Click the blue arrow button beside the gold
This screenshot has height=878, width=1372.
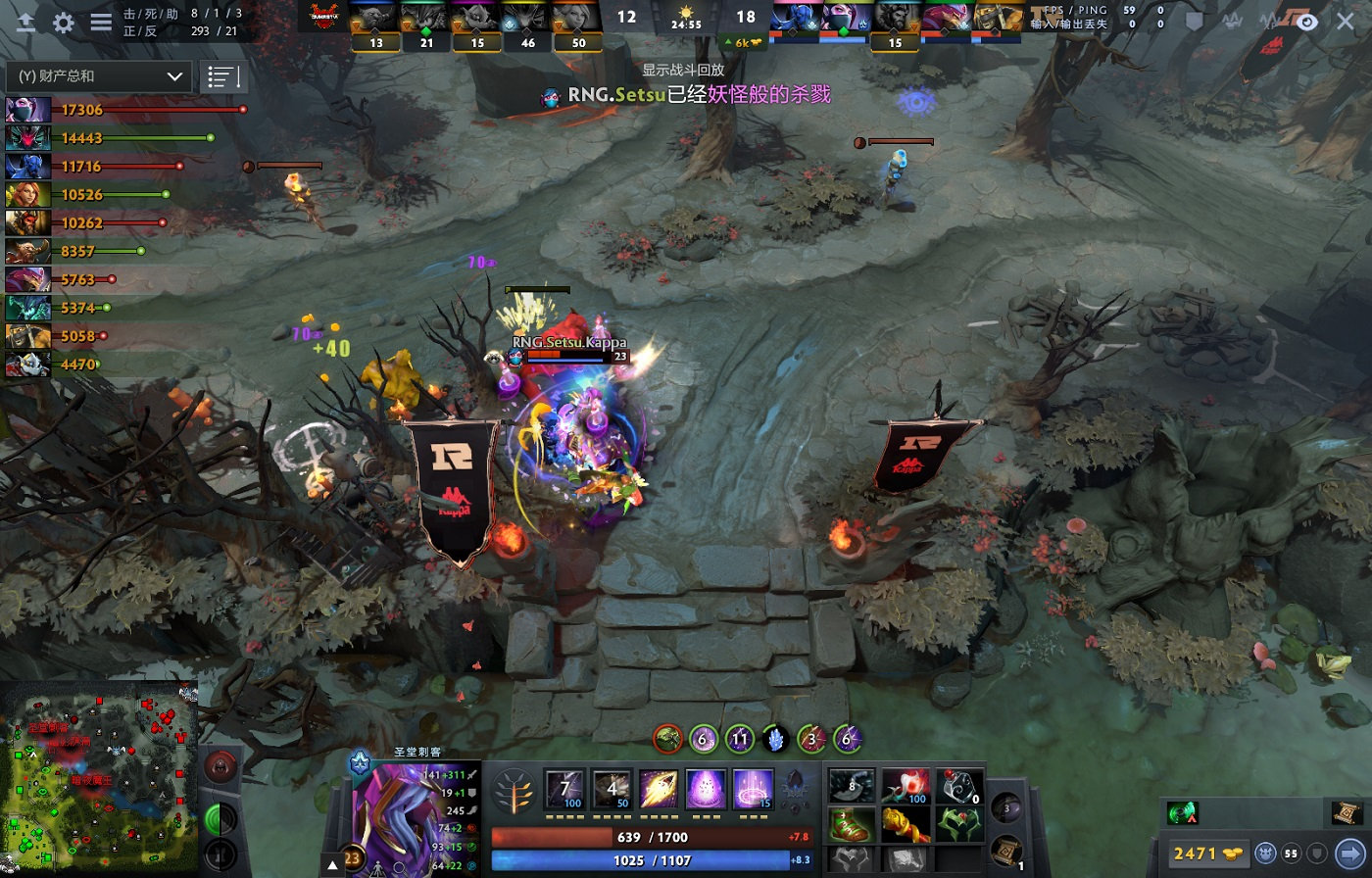pyautogui.click(x=1349, y=854)
